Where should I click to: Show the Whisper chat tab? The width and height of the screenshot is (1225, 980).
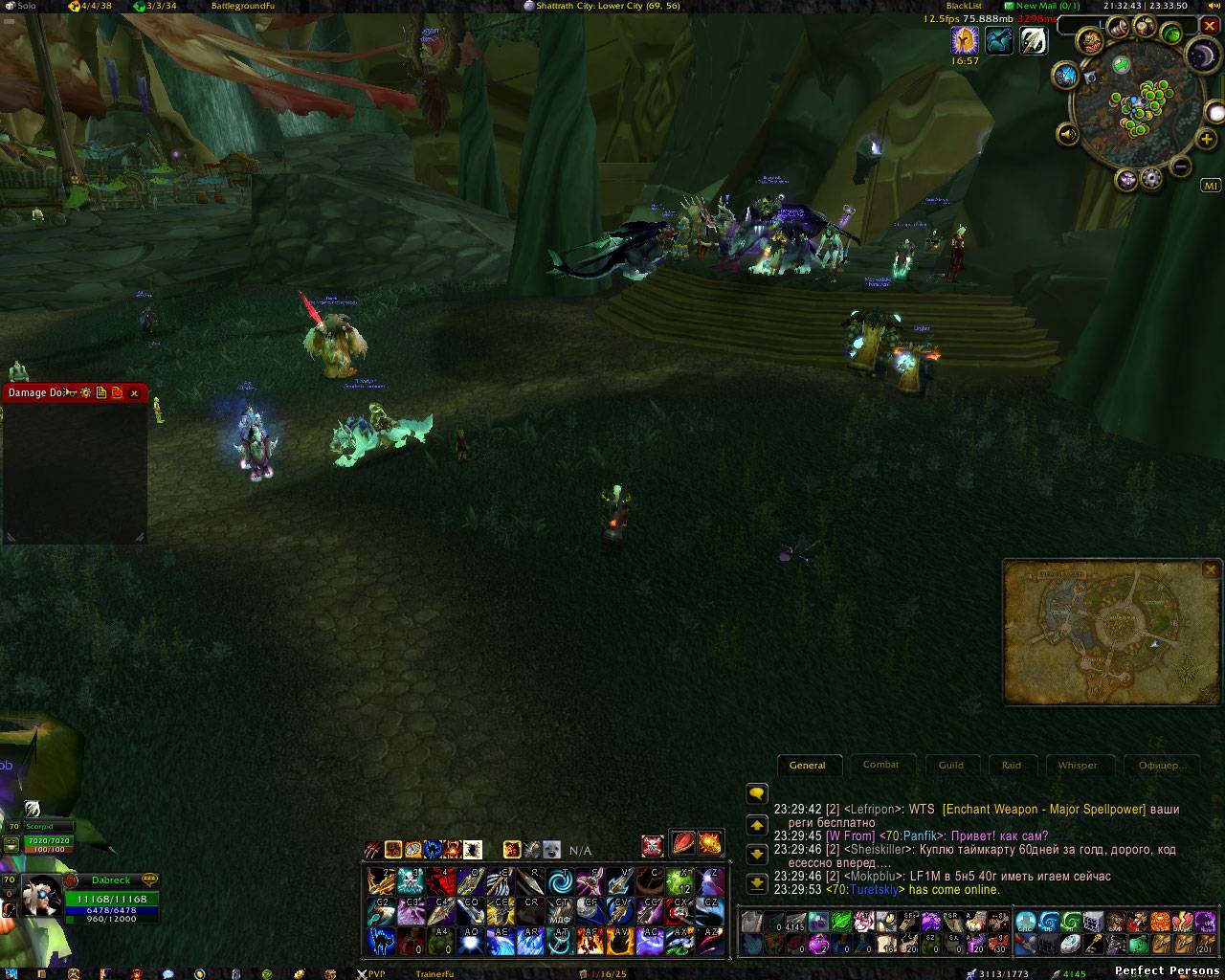click(1077, 765)
